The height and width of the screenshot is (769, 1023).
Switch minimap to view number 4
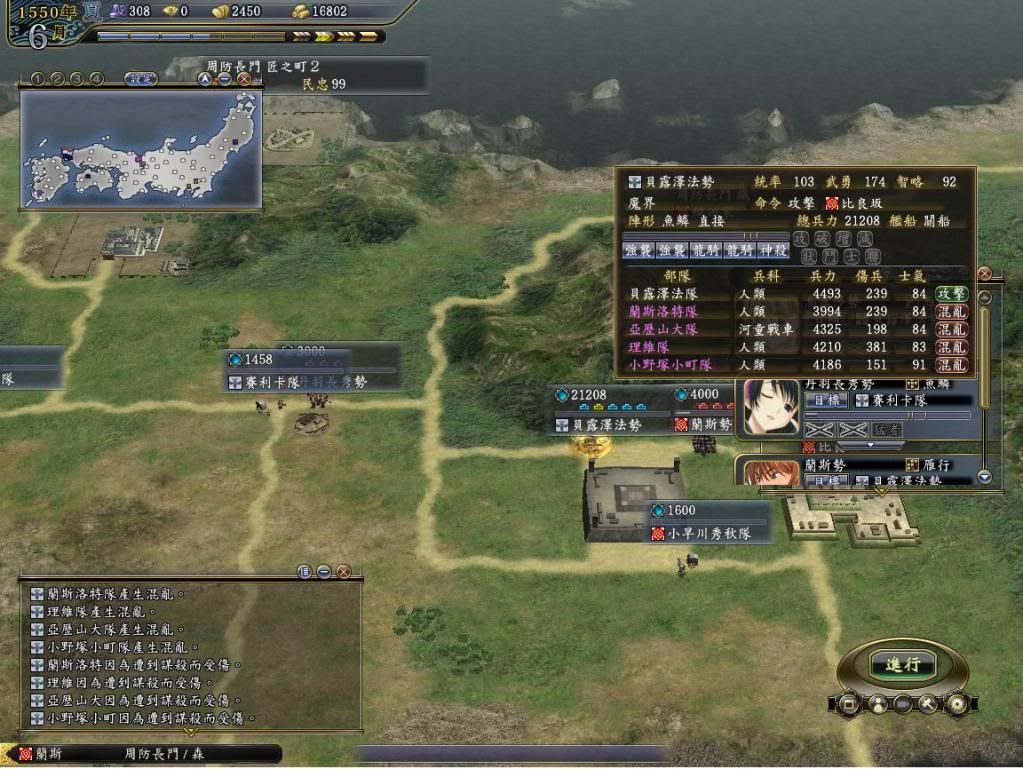(96, 78)
